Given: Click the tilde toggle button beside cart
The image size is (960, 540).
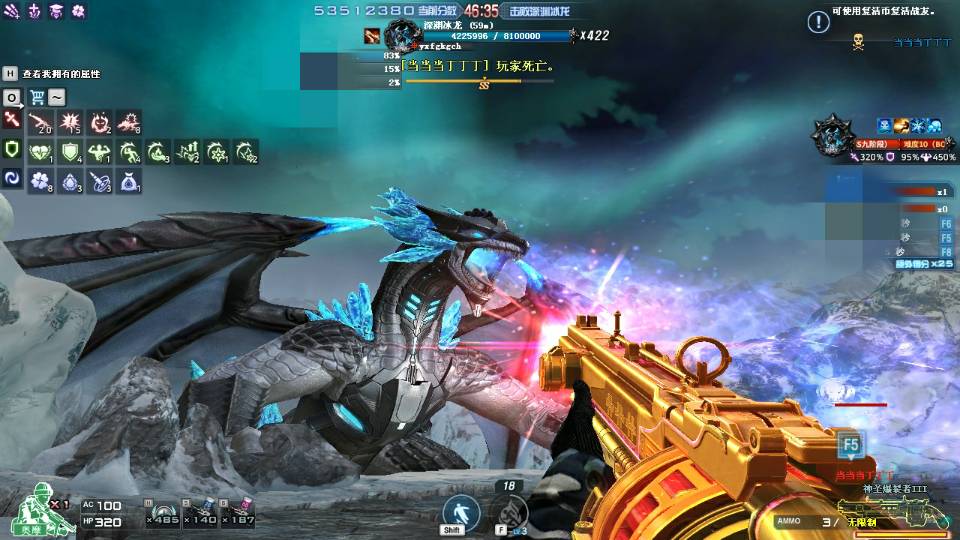Looking at the screenshot, I should pyautogui.click(x=57, y=98).
